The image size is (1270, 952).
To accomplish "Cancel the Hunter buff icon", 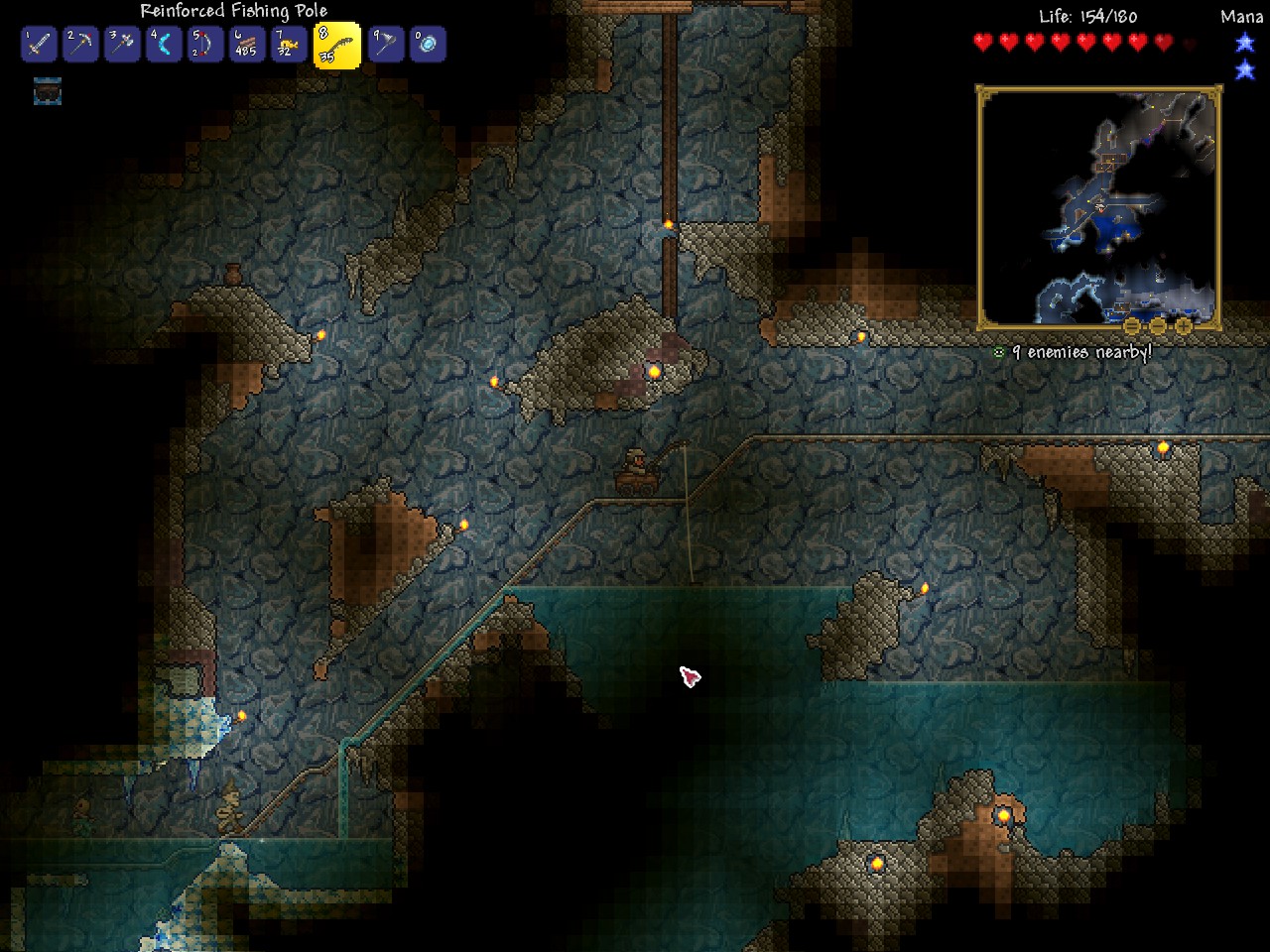I will point(998,350).
